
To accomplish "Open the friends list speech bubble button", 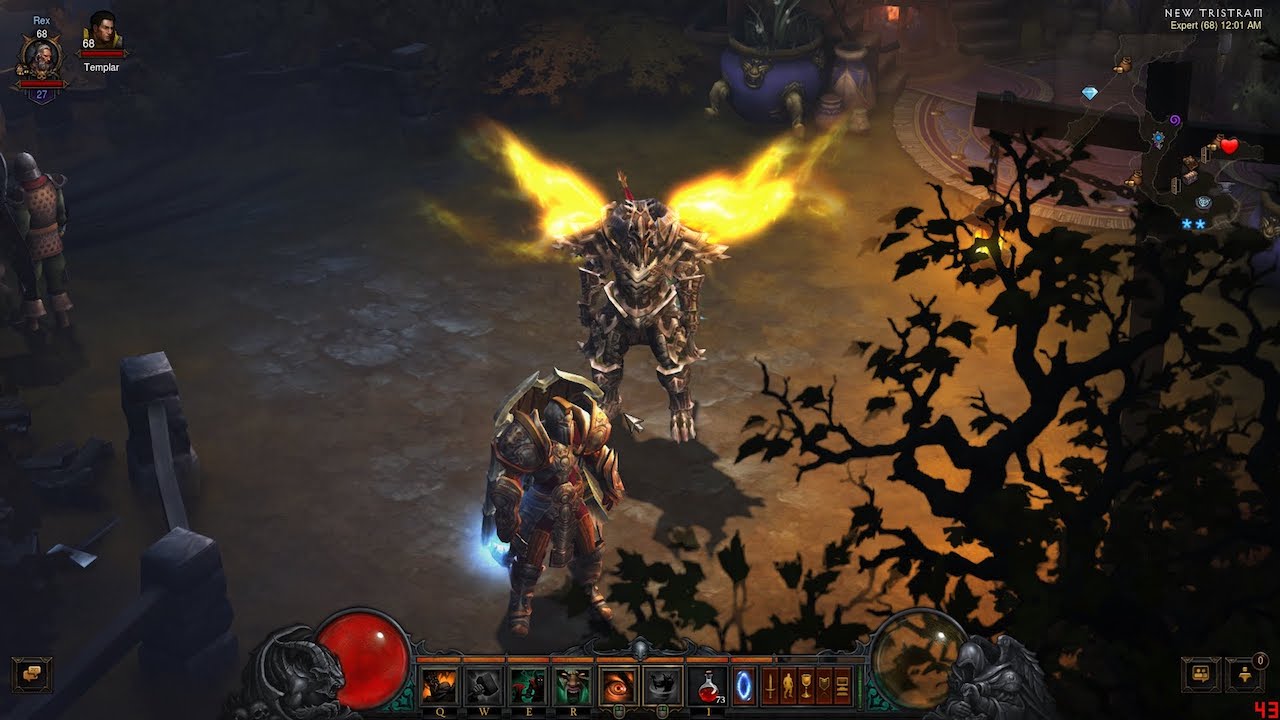I will pyautogui.click(x=1200, y=675).
